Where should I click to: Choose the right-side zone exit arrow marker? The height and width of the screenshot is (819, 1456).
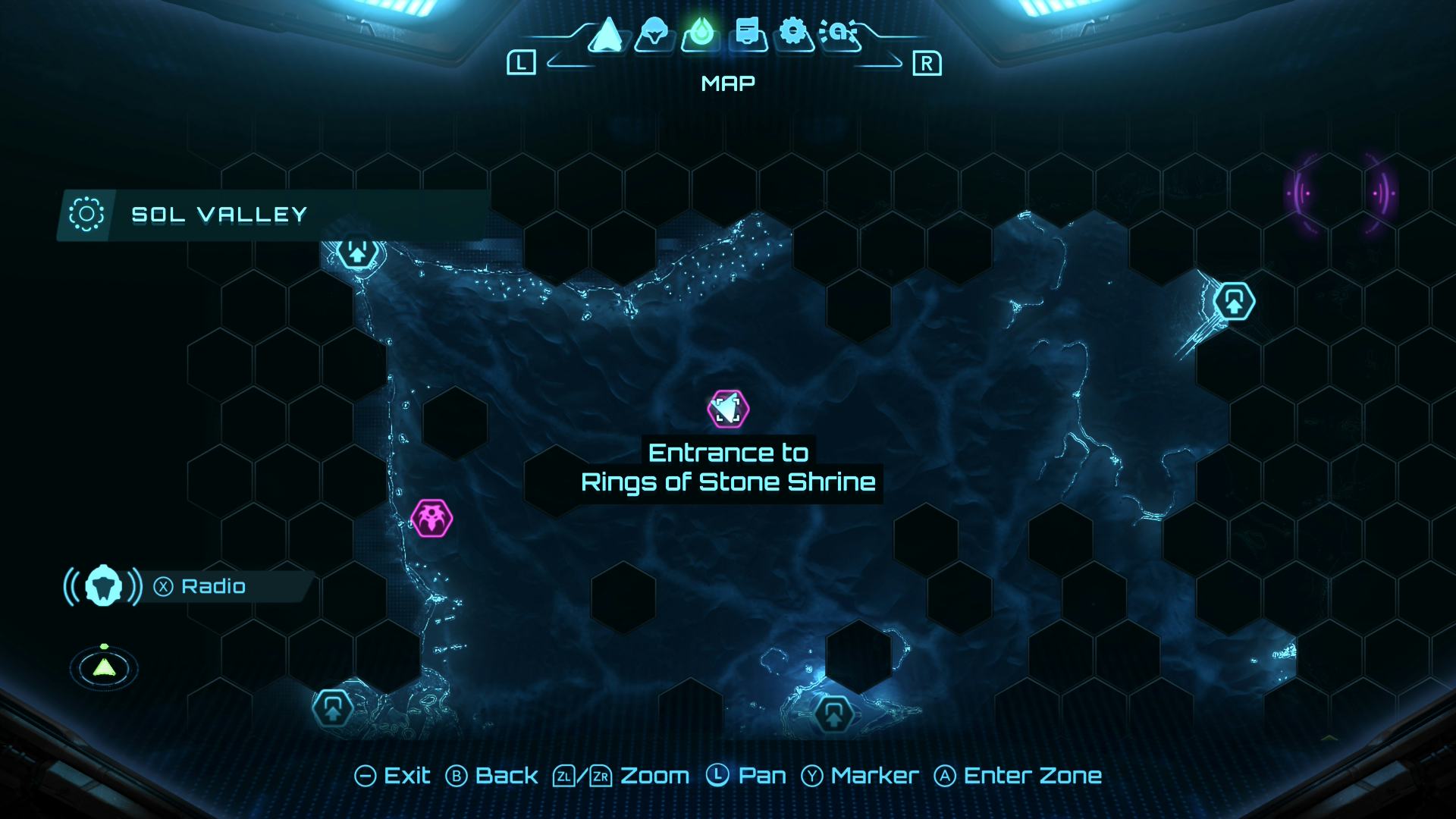point(1234,302)
